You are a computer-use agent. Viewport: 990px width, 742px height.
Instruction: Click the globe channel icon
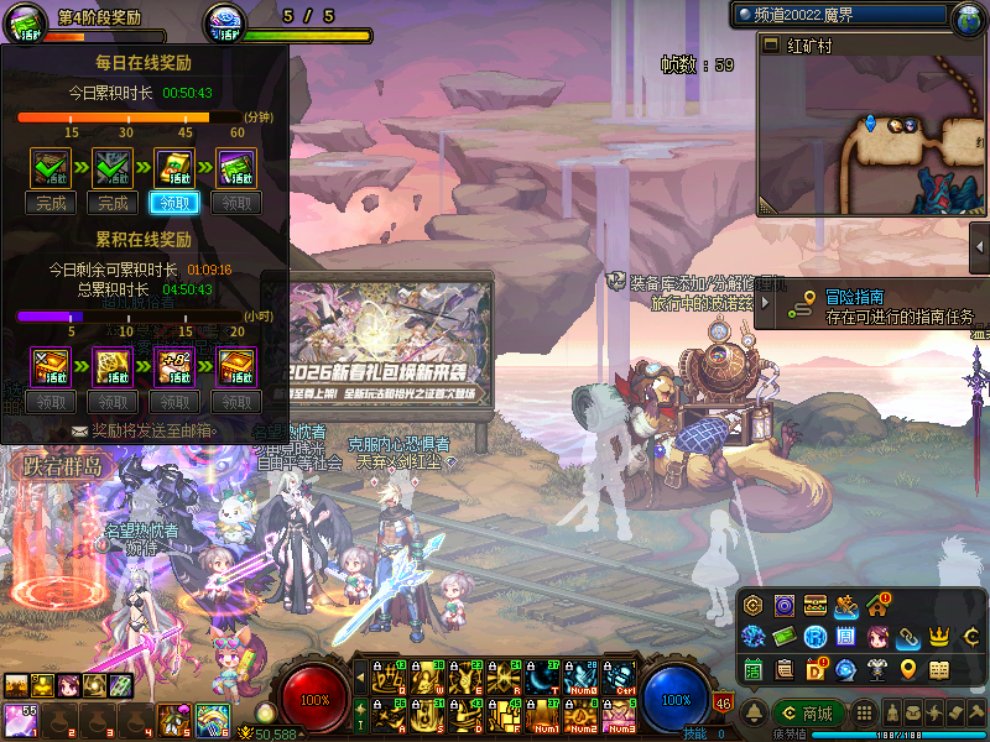968,18
